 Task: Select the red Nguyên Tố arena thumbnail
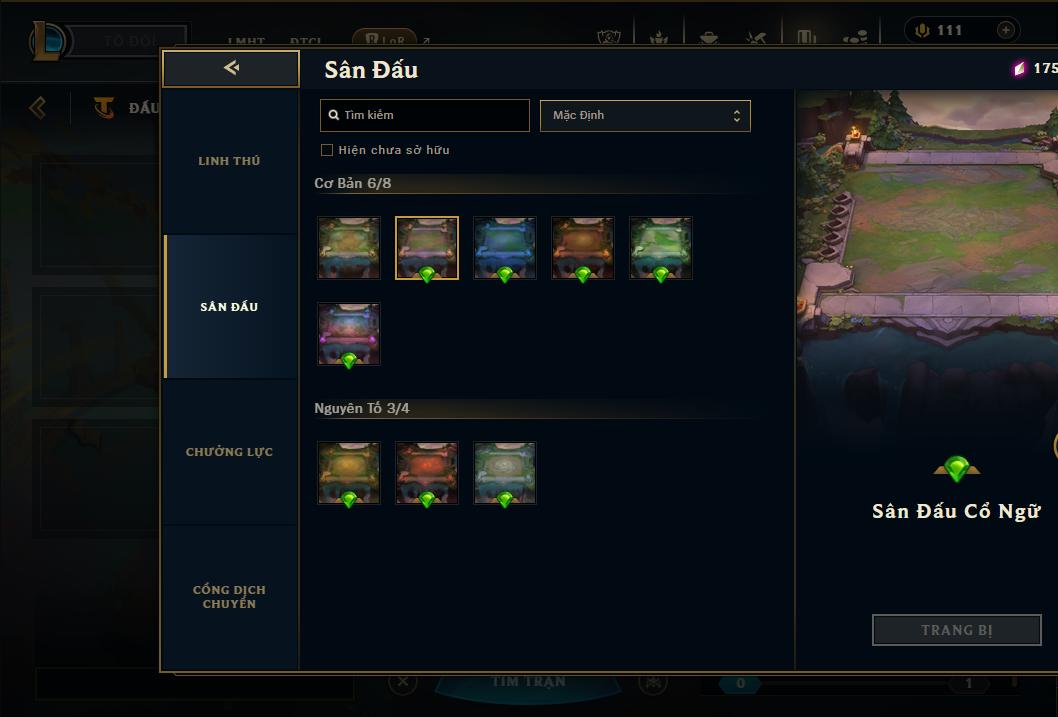tap(427, 473)
